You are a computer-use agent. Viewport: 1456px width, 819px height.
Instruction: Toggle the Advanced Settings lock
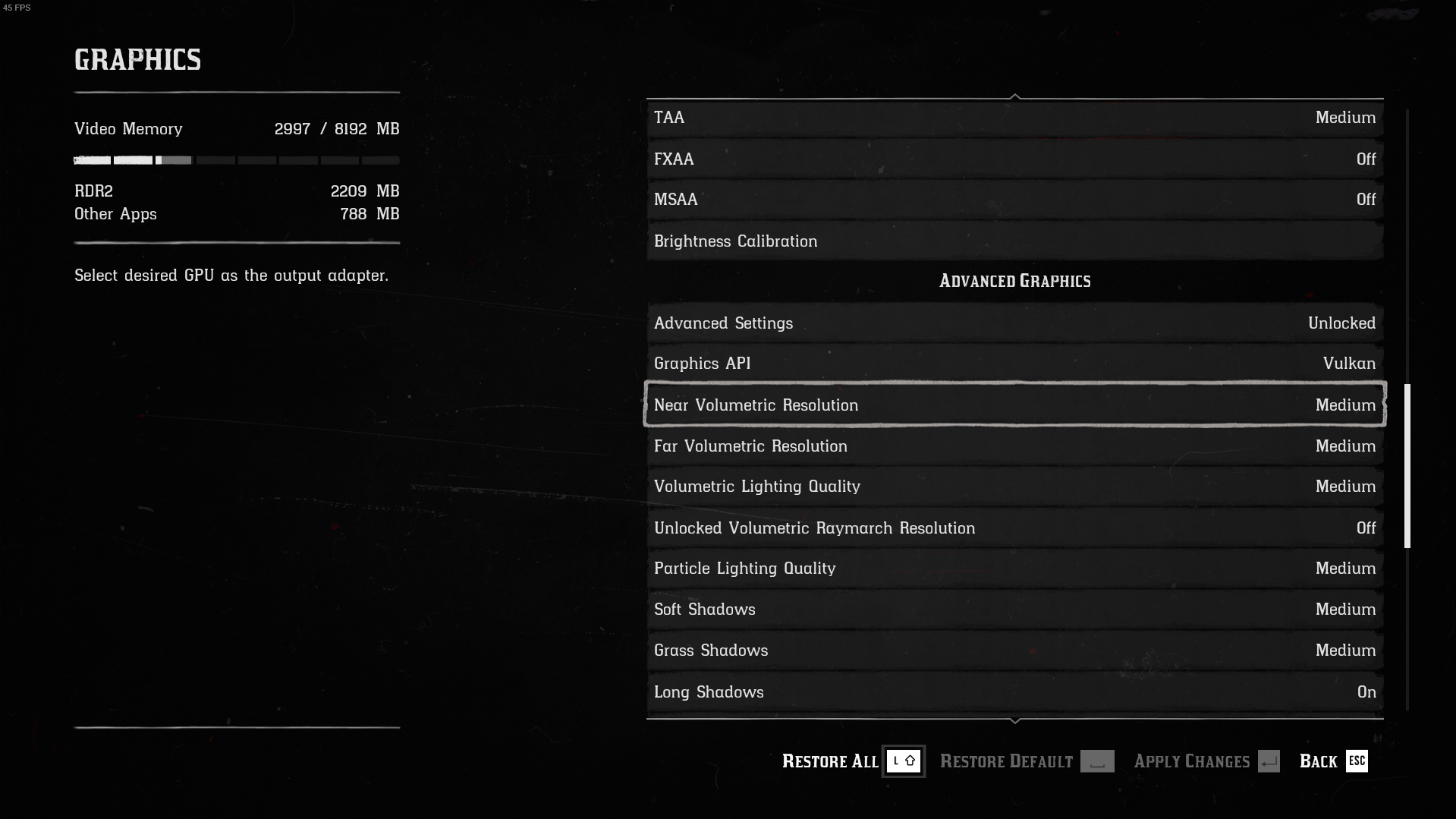(x=1014, y=323)
